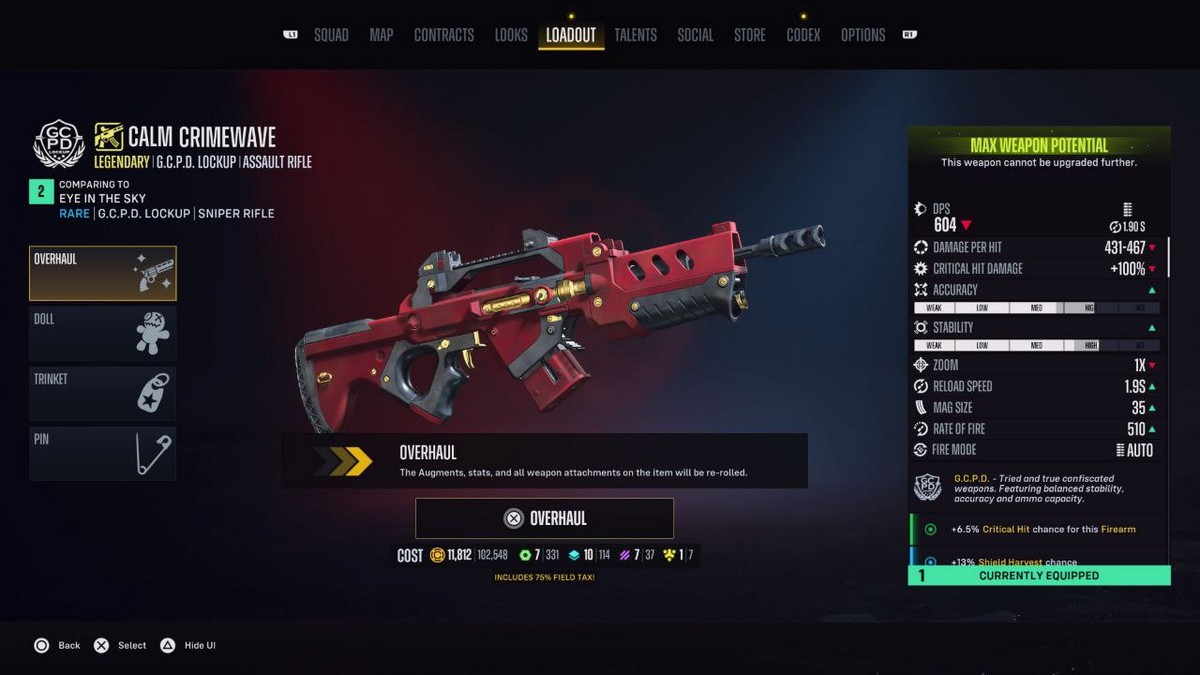
Task: Click the Loadout tab
Action: [571, 35]
